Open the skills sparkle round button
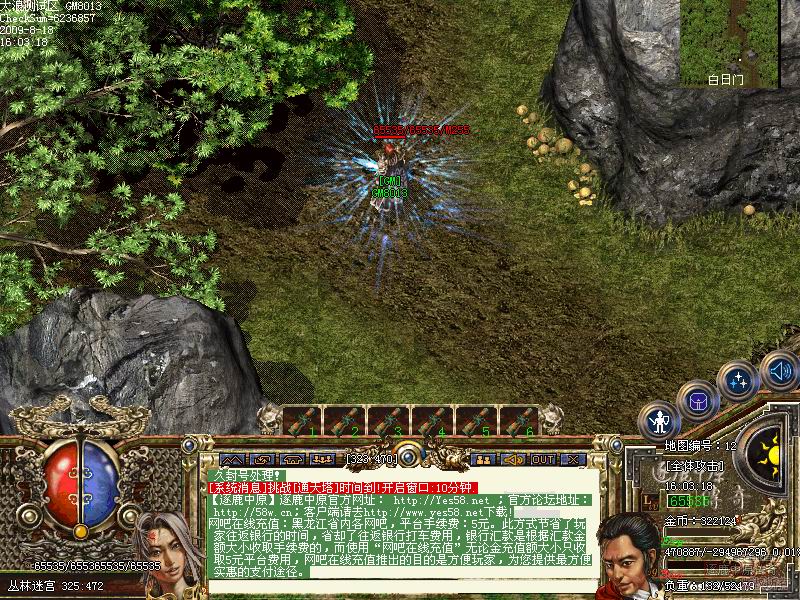Screen dimensions: 800x600 tap(738, 381)
